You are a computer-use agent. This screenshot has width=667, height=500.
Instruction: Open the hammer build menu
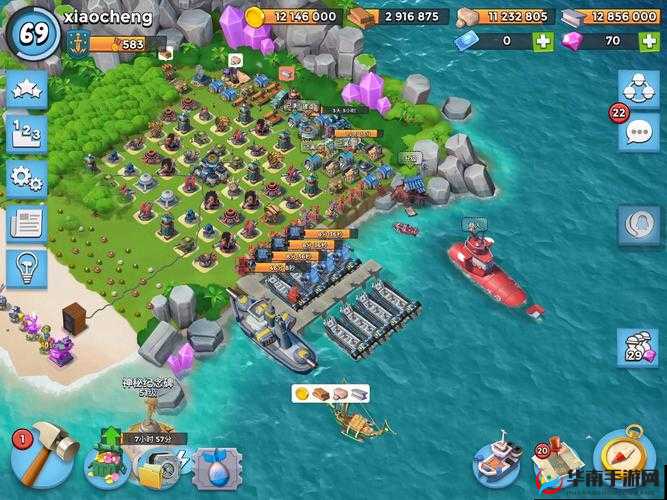point(44,453)
